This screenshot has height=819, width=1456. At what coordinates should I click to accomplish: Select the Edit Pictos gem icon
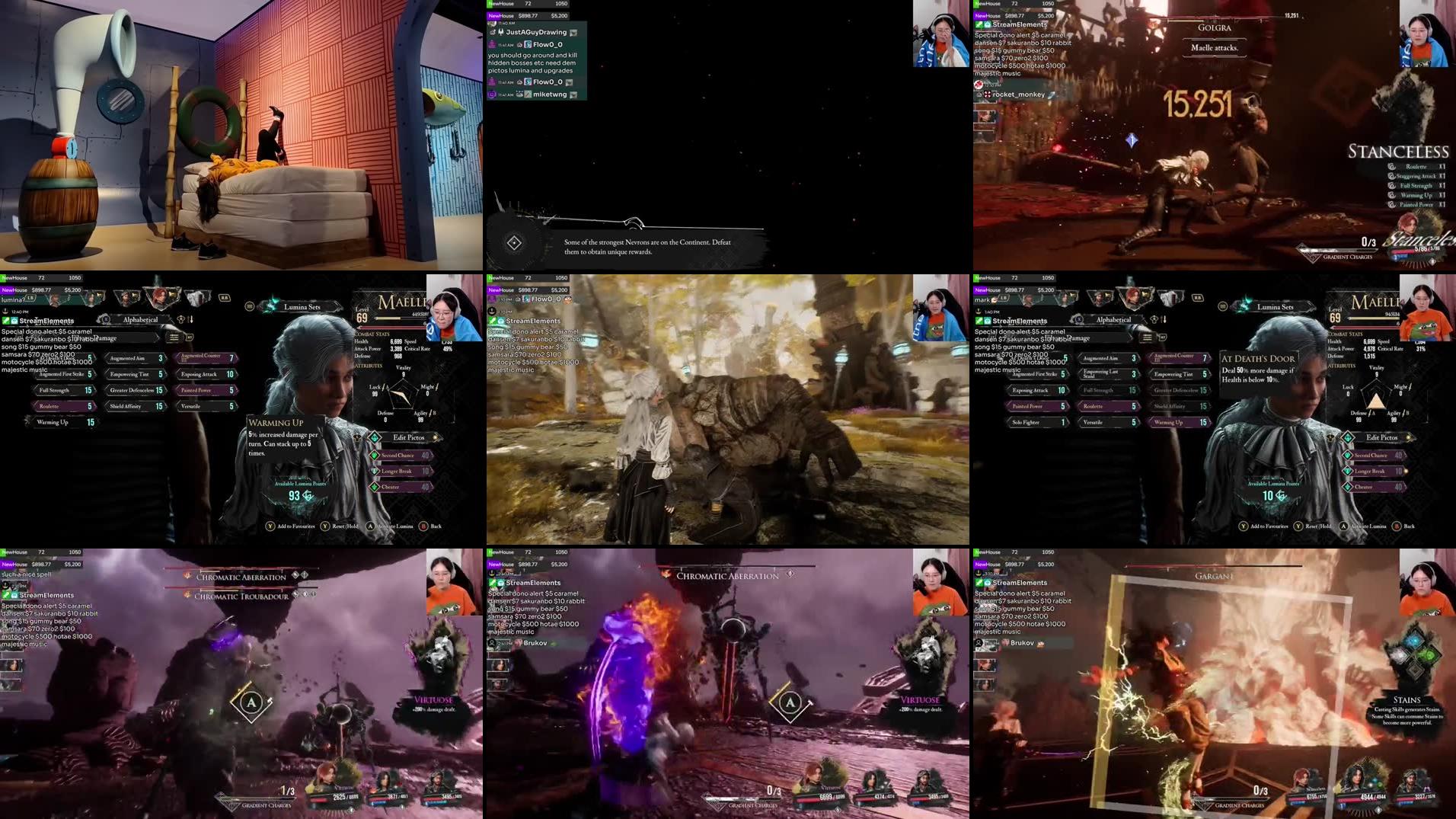tap(374, 437)
